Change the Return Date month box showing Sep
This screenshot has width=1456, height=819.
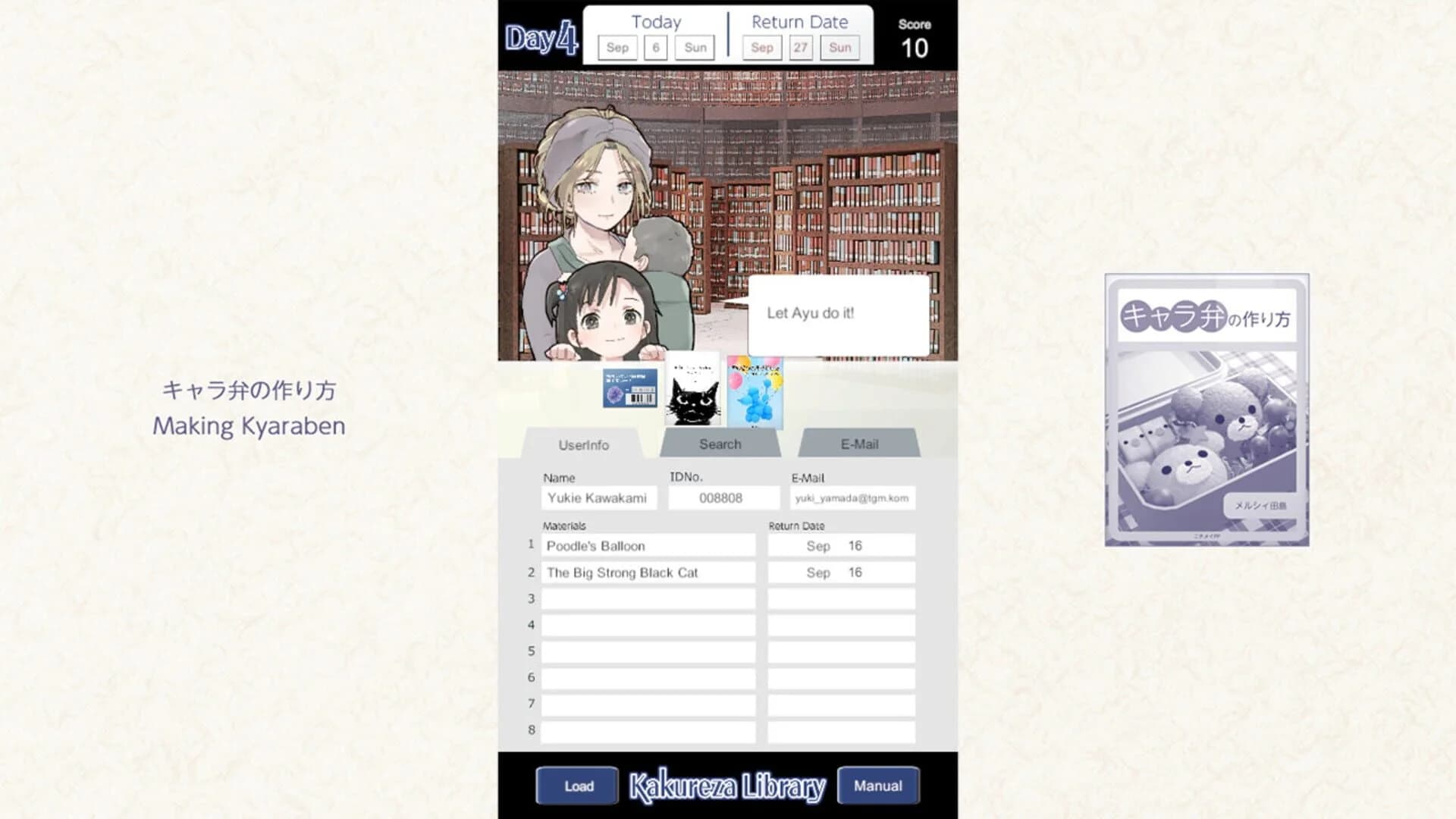click(x=761, y=47)
